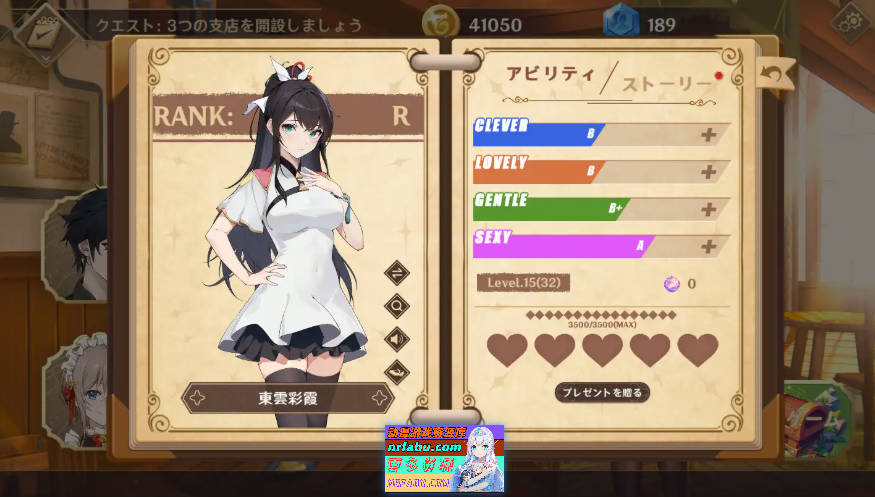
Task: Open the magnifying glass view icon
Action: (x=397, y=306)
